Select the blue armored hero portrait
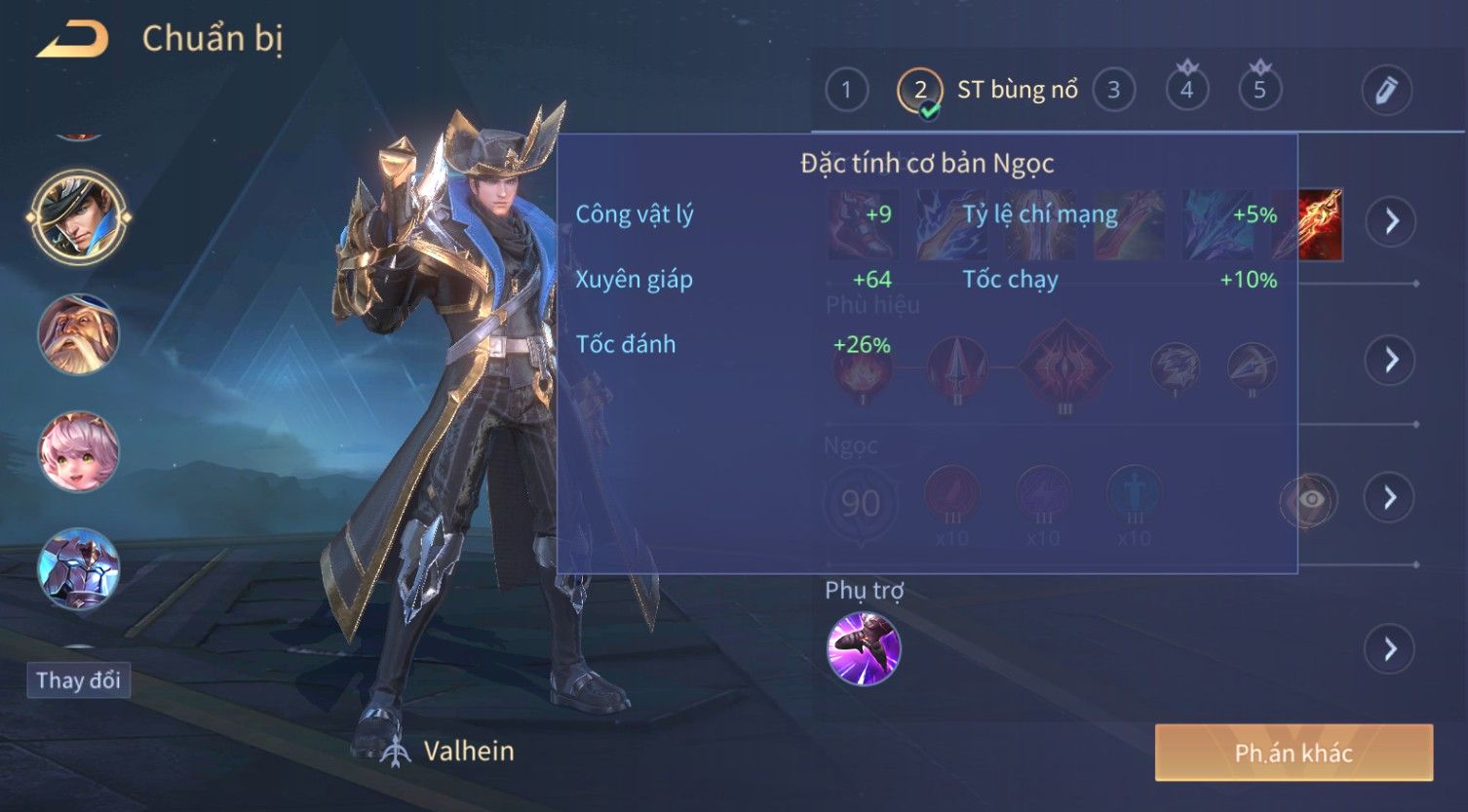Image resolution: width=1468 pixels, height=812 pixels. [78, 568]
